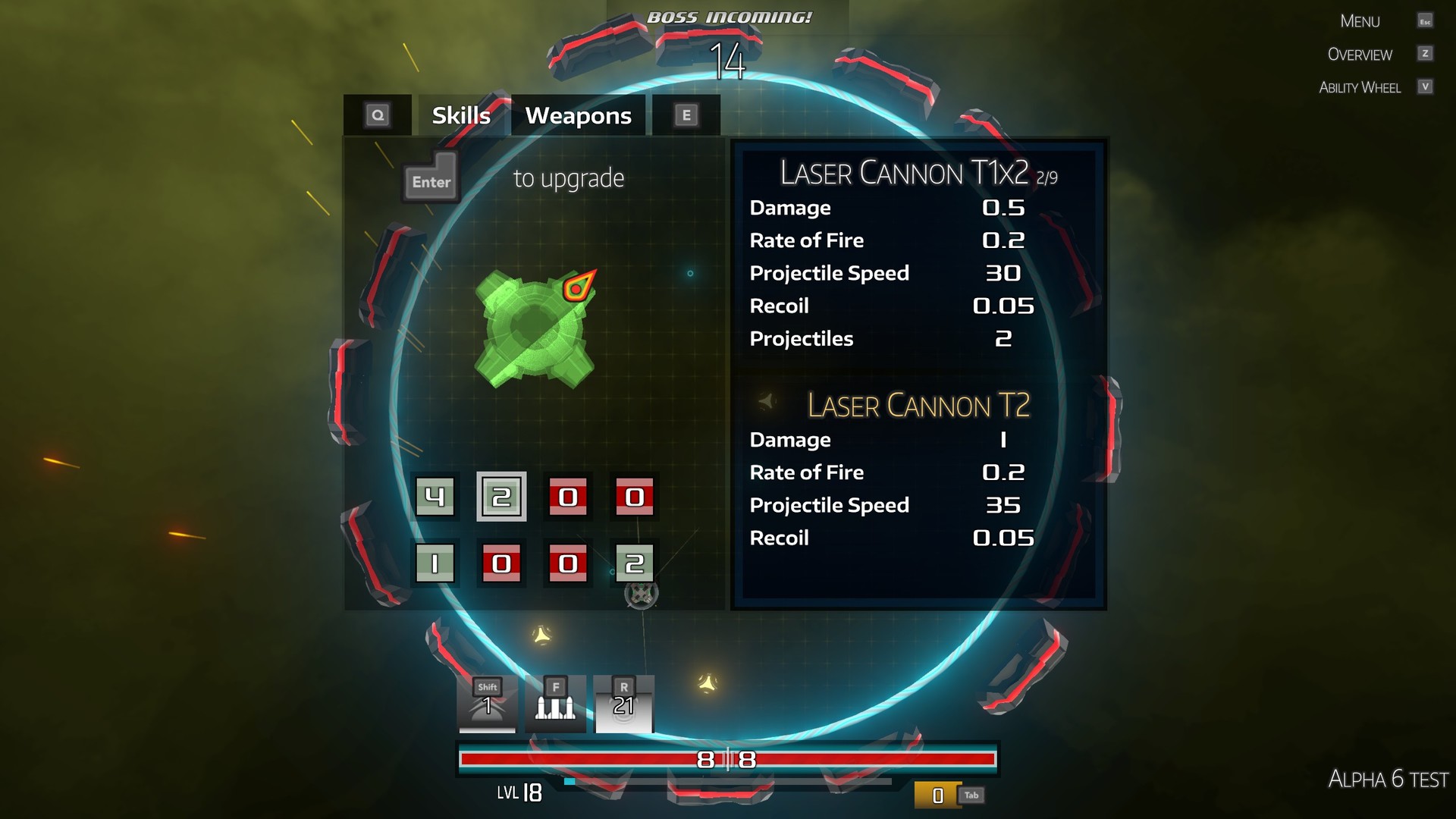Click the Tab currency counter showing 0
The width and height of the screenshot is (1456, 819).
(x=937, y=795)
